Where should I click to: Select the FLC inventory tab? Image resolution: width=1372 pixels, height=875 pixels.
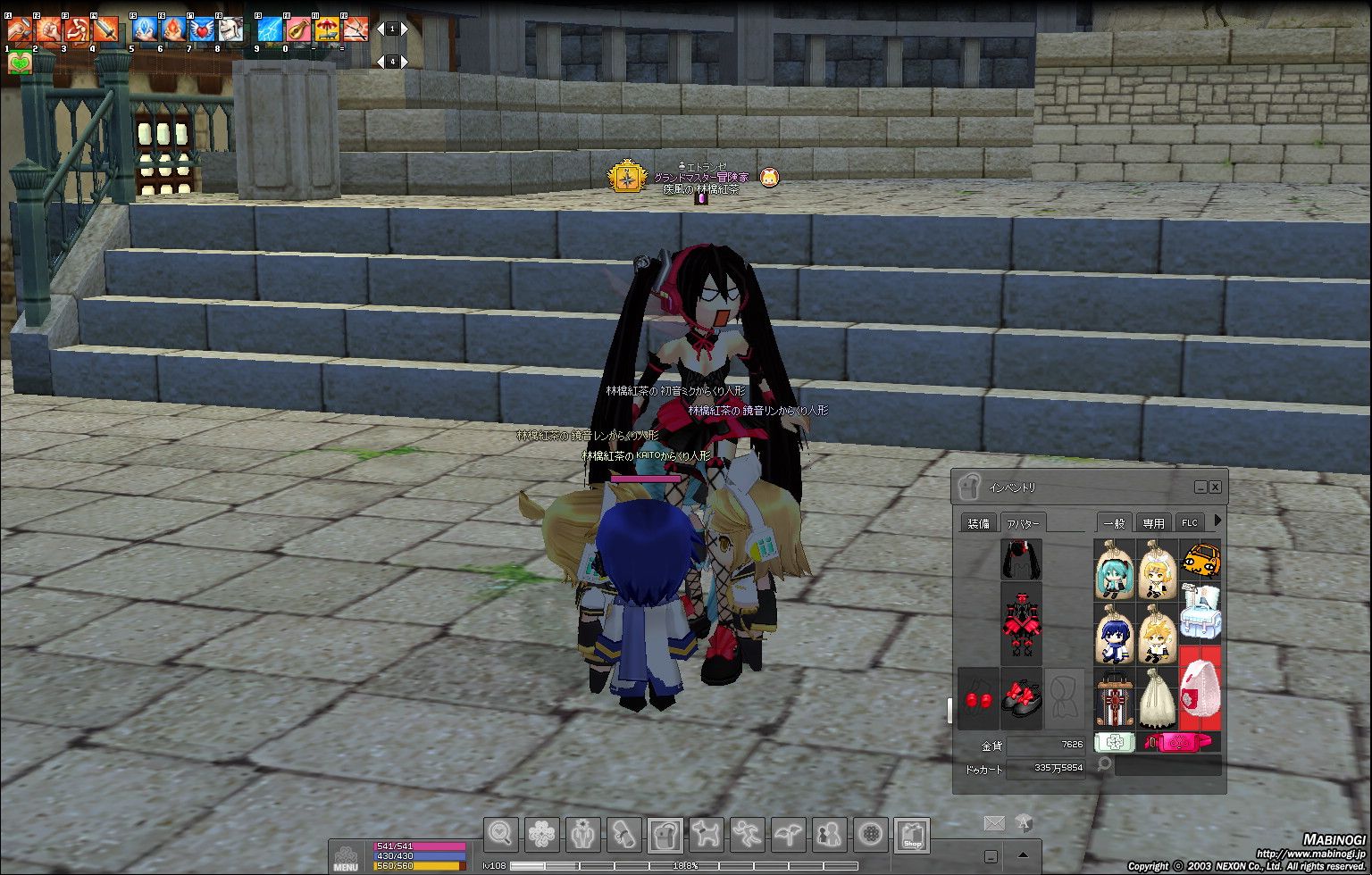(x=1189, y=523)
